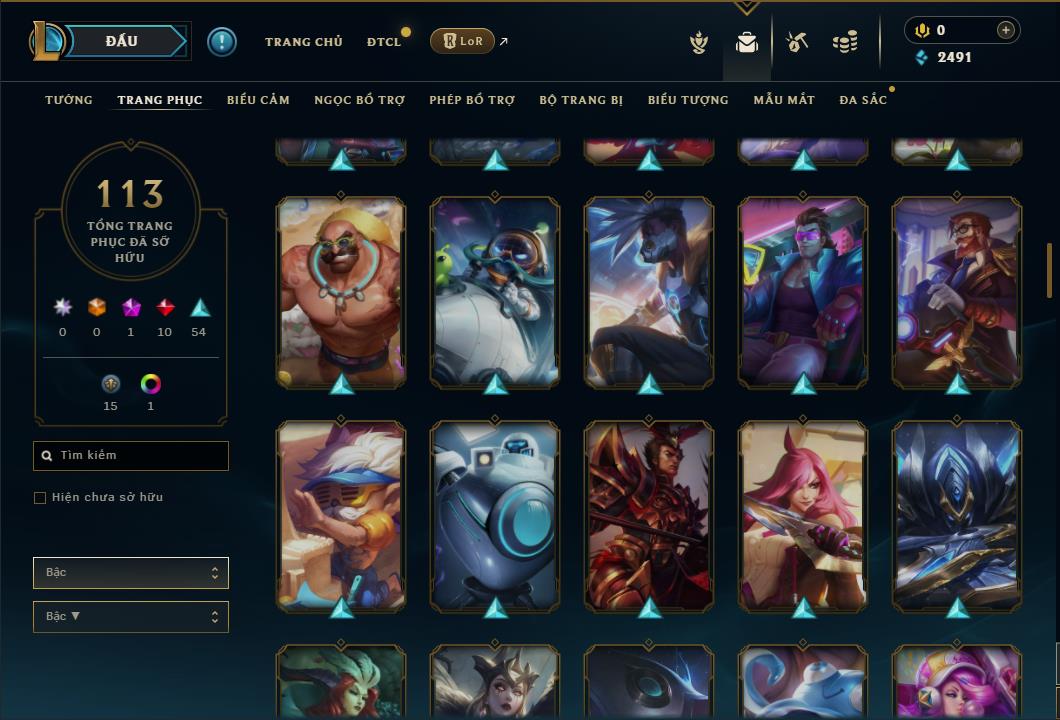Open the collection briefcase icon

pos(746,42)
